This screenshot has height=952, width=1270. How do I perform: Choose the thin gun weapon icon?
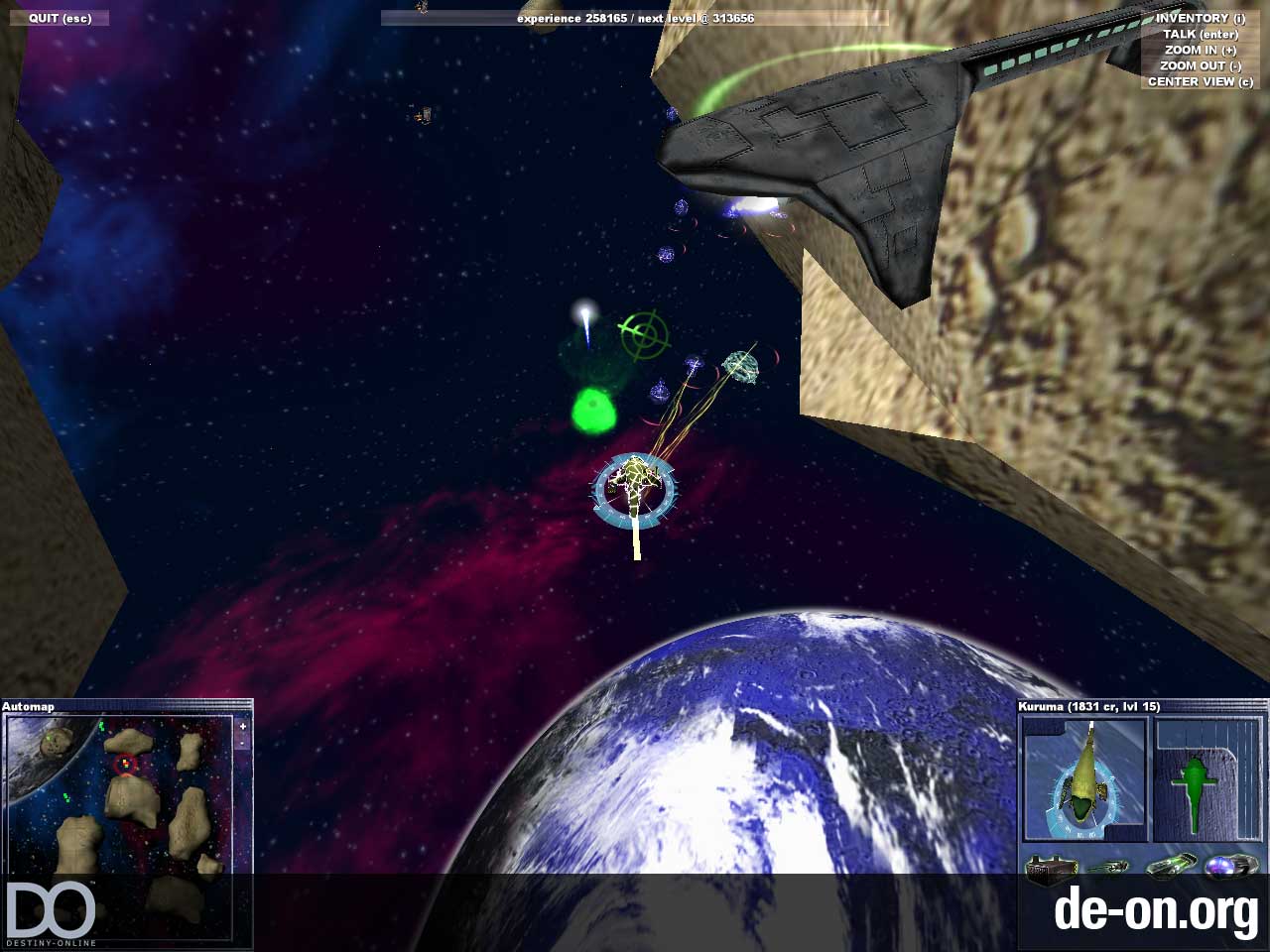1108,869
